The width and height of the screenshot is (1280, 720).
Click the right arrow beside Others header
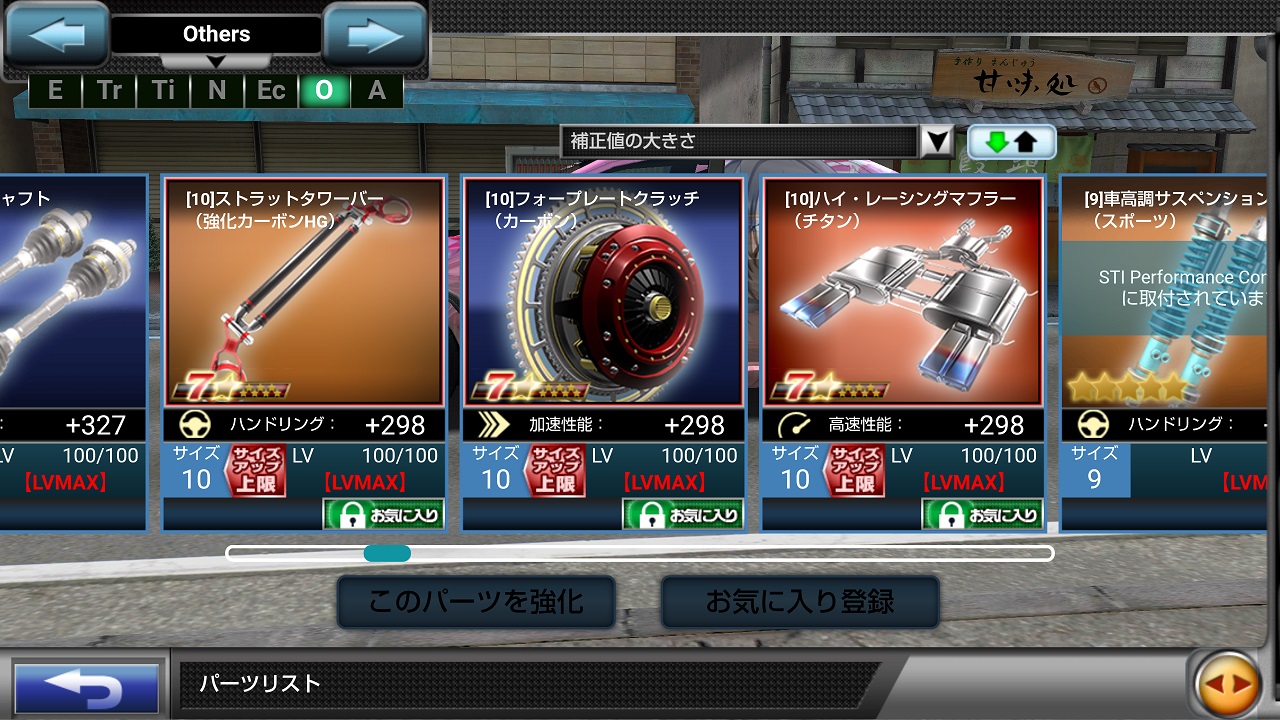[x=373, y=34]
